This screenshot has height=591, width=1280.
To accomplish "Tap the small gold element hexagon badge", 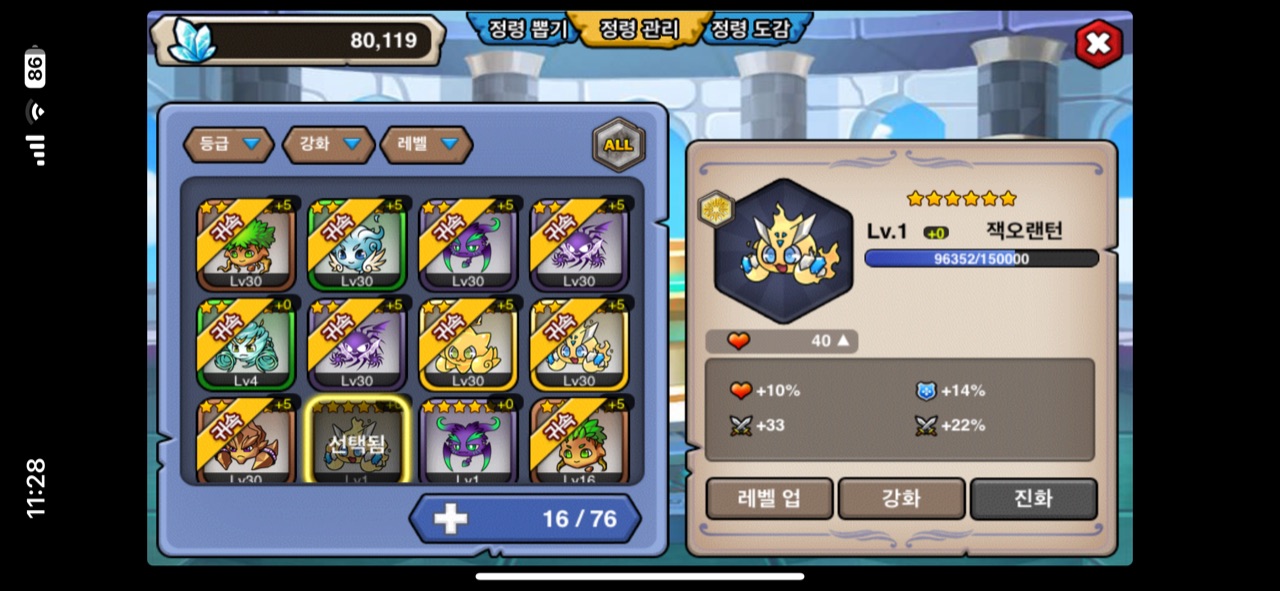I will tap(715, 209).
